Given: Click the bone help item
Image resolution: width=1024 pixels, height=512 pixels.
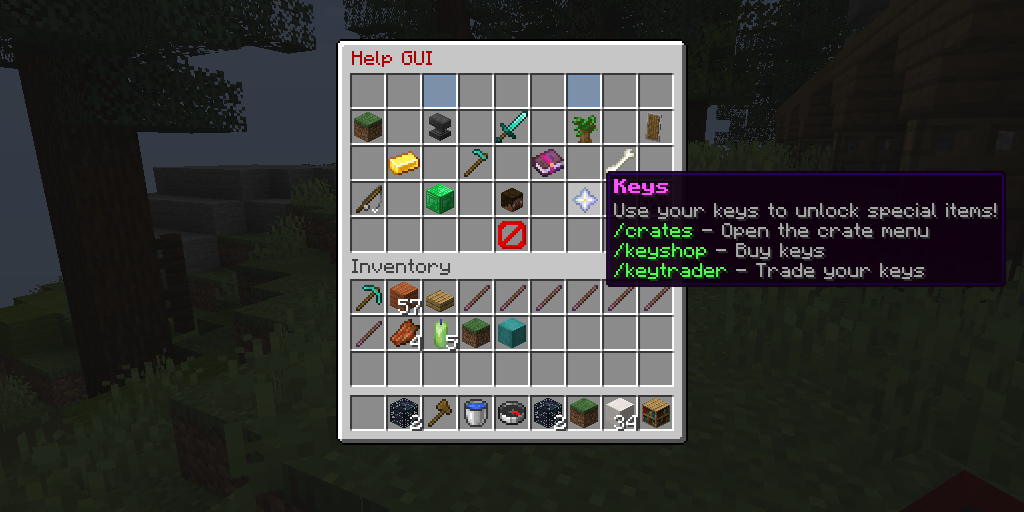Looking at the screenshot, I should tap(620, 160).
